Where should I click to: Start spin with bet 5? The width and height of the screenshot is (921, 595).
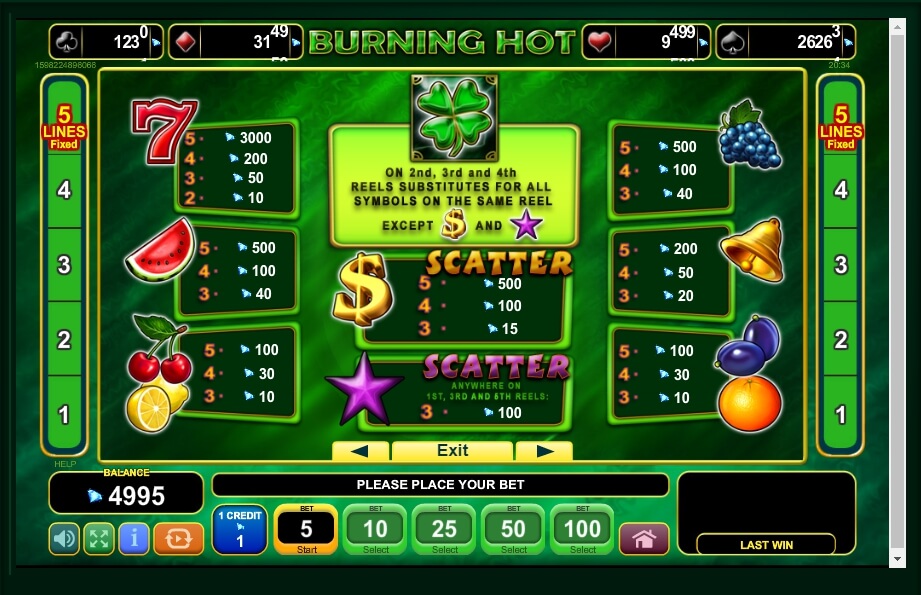point(306,529)
